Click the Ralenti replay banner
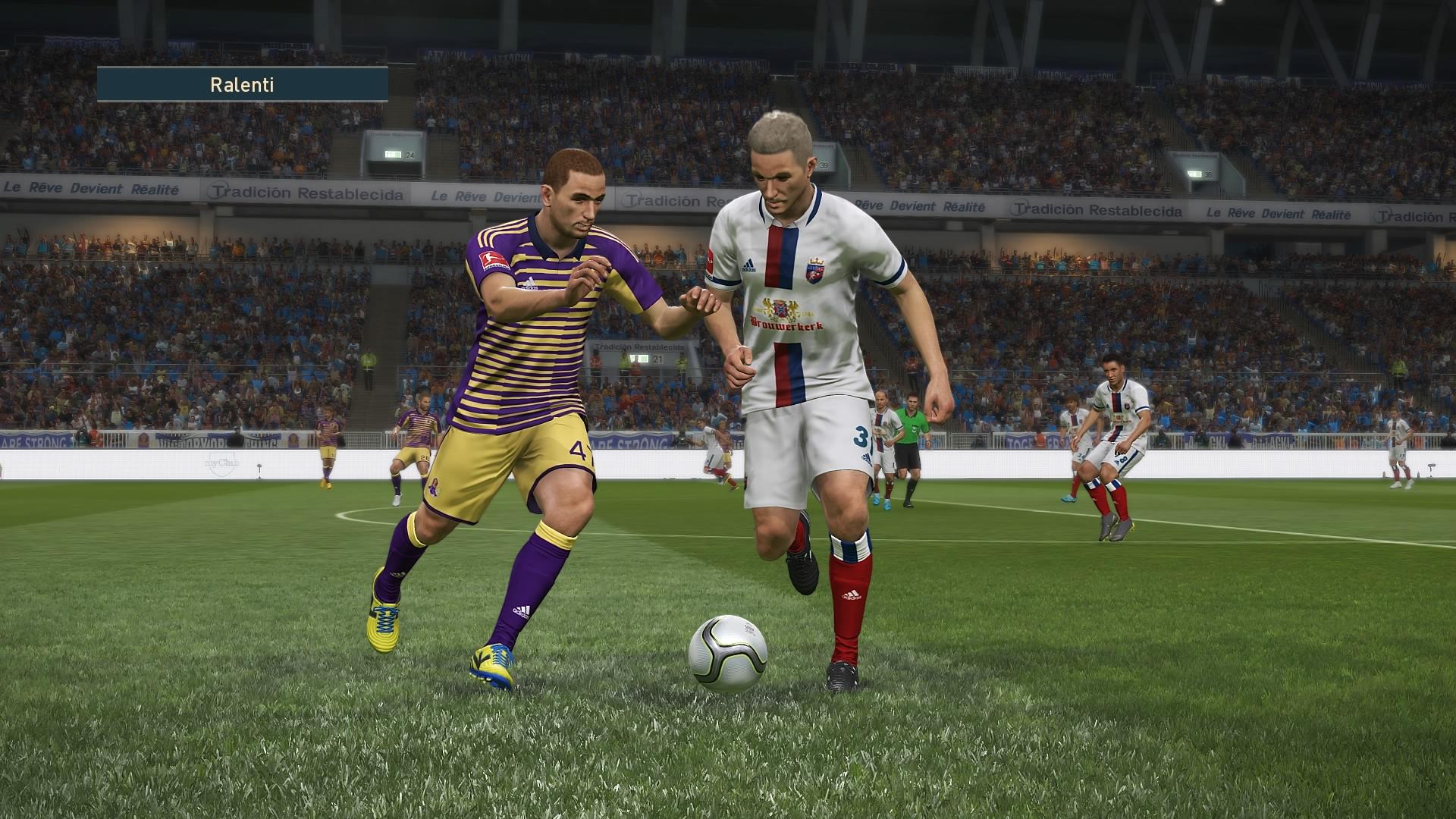 [x=242, y=84]
